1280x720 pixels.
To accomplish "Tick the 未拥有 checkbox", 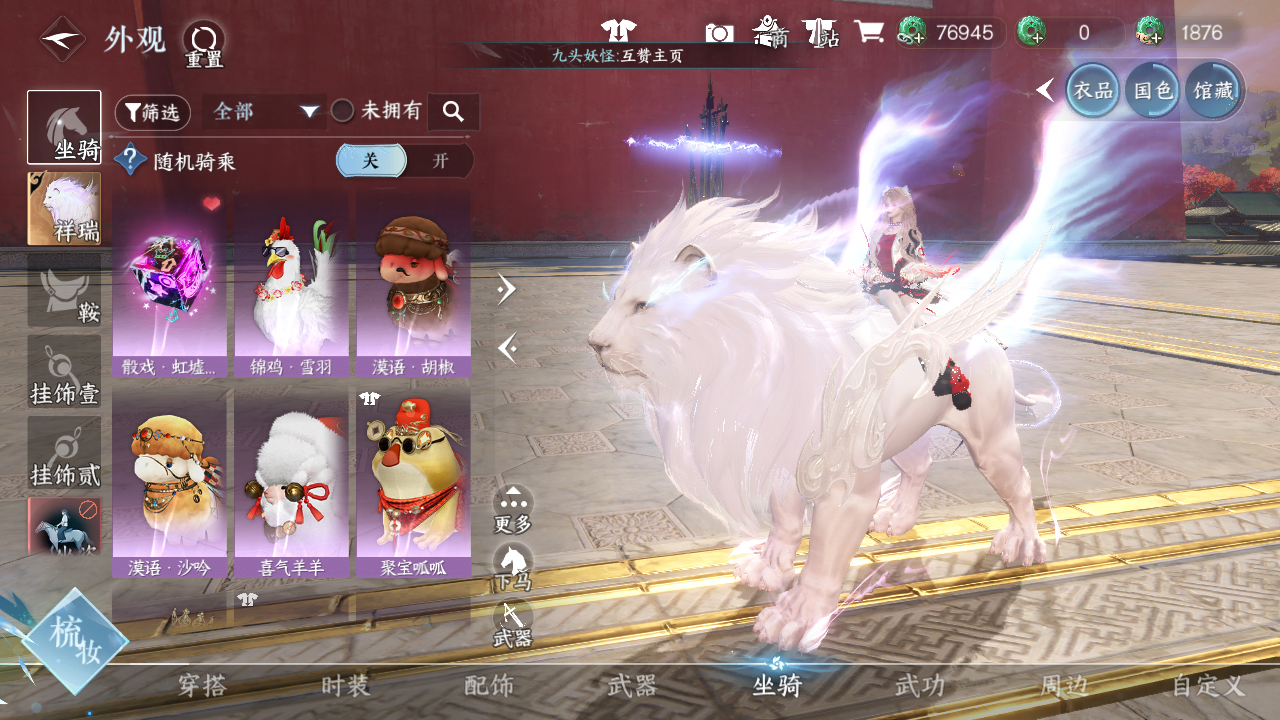I will pyautogui.click(x=343, y=111).
